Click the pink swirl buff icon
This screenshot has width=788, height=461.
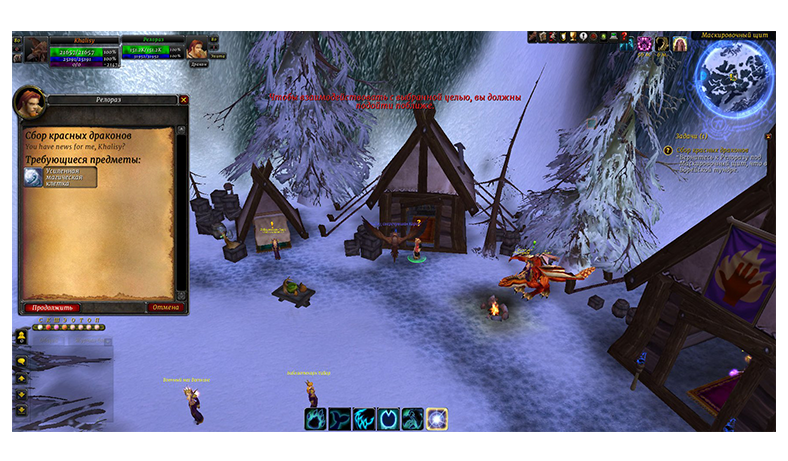(x=644, y=44)
